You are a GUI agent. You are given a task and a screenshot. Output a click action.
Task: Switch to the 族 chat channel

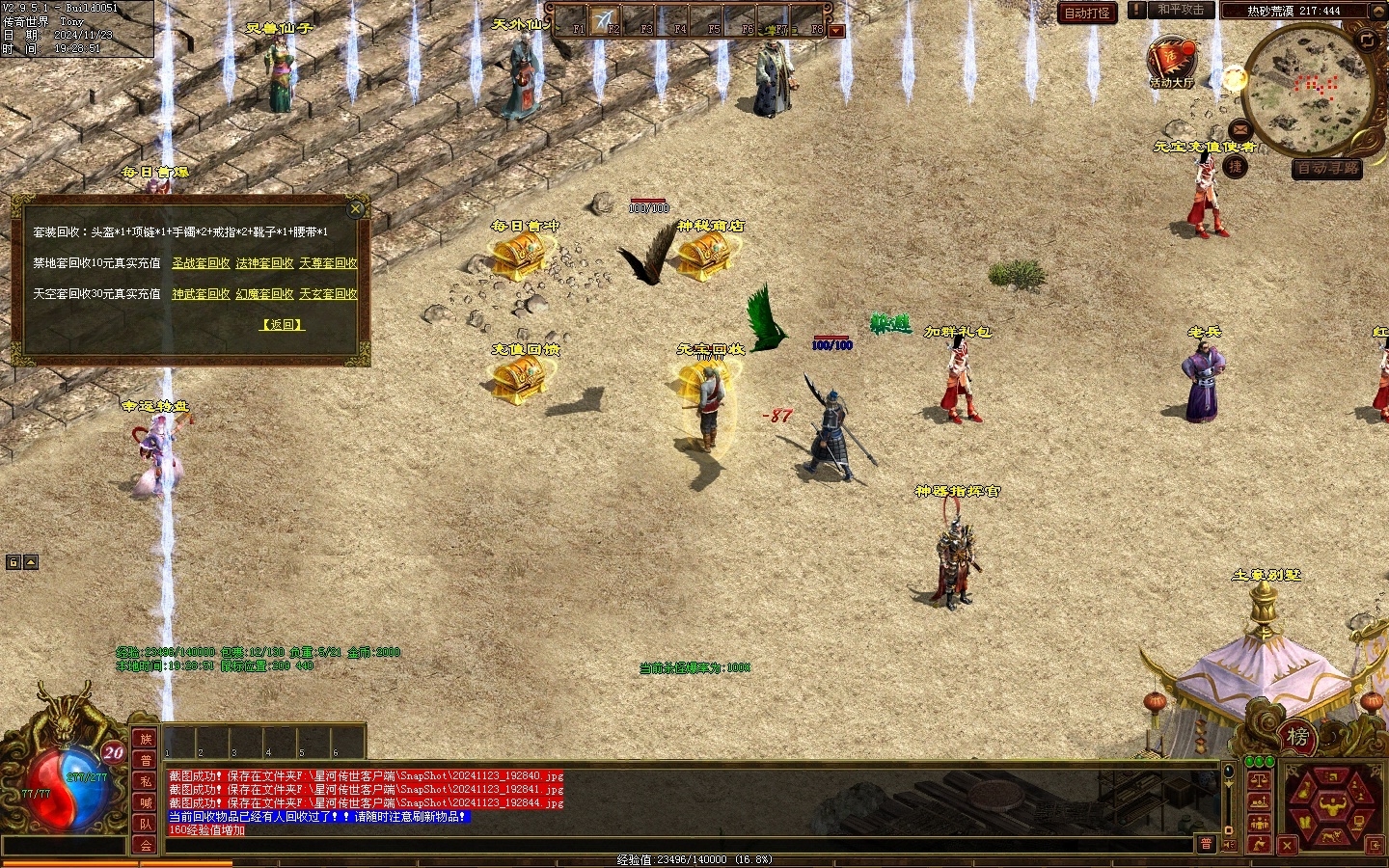click(146, 739)
